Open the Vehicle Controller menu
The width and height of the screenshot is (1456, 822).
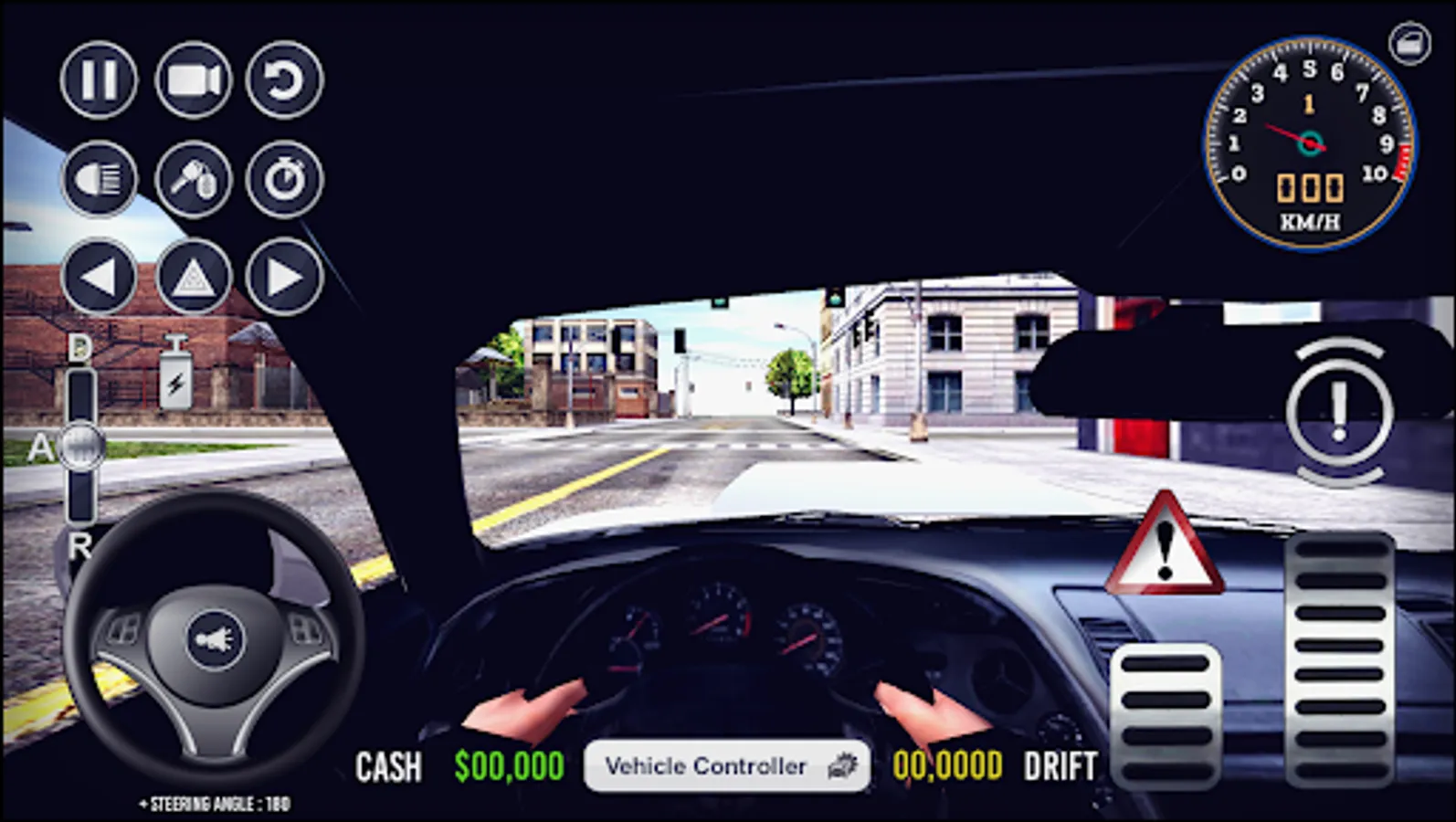tap(724, 766)
